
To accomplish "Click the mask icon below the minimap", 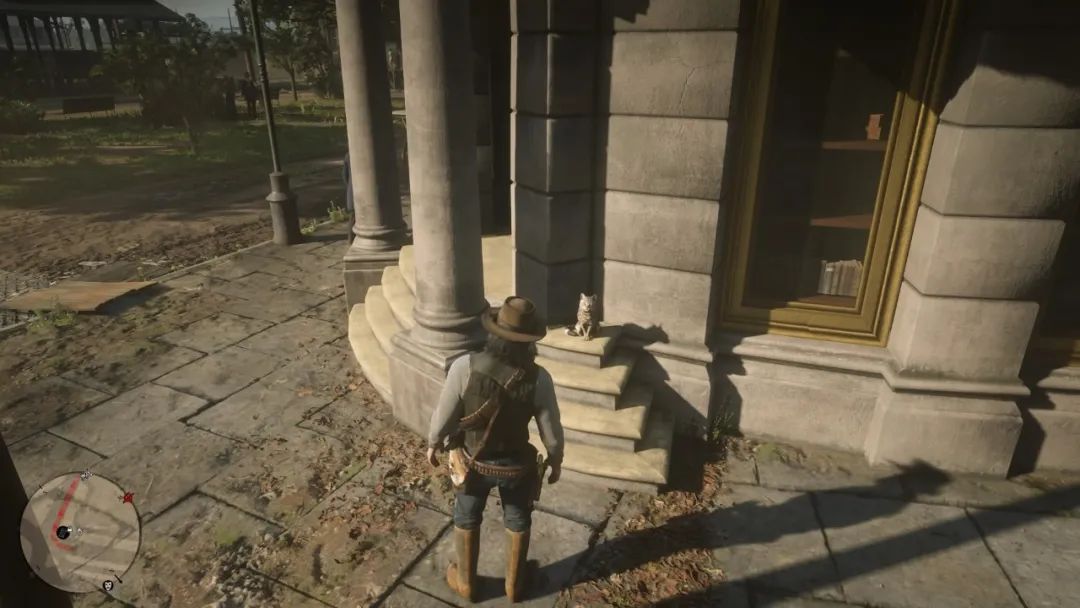I will [x=107, y=584].
